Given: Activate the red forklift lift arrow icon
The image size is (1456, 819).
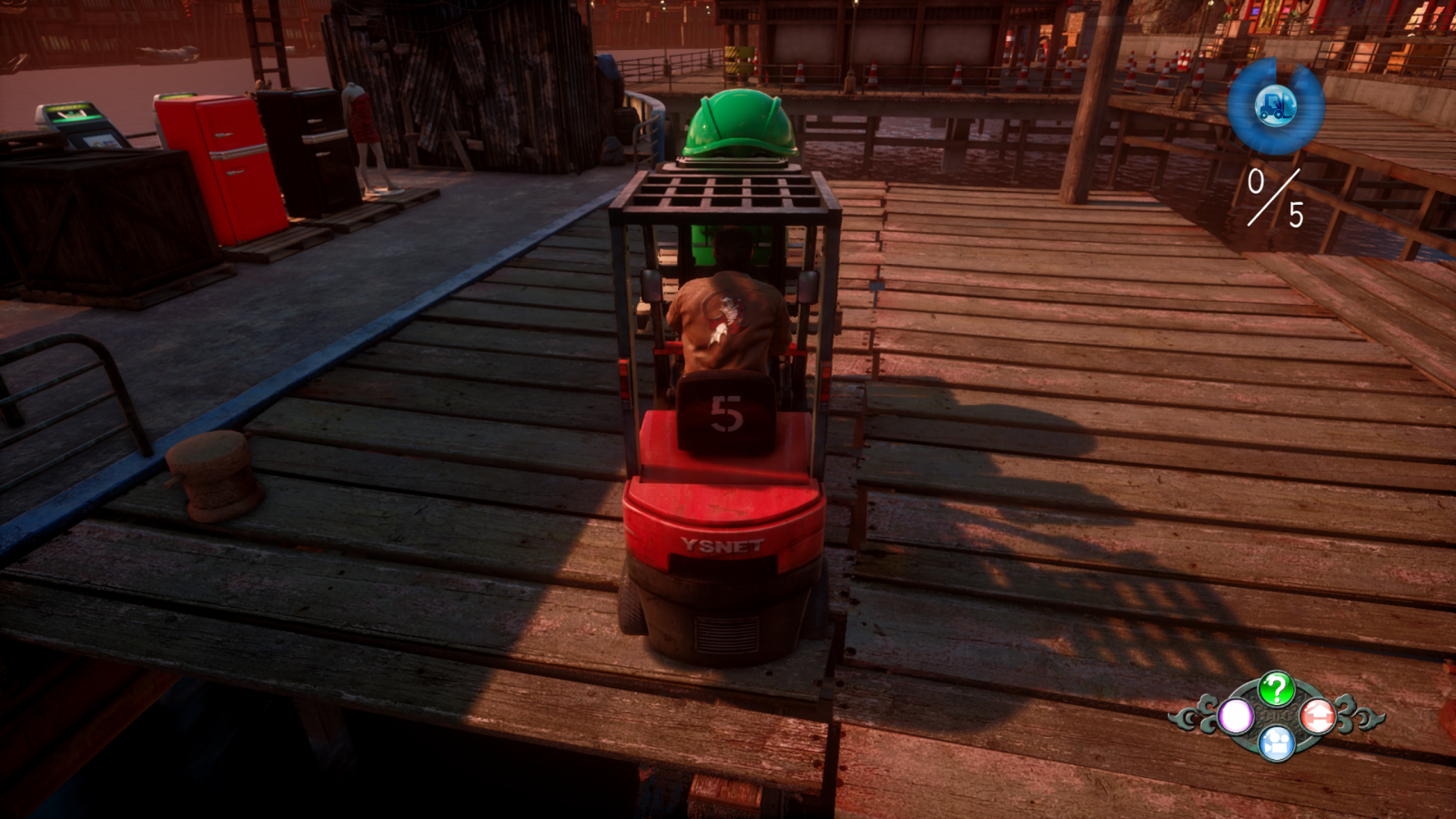Looking at the screenshot, I should (x=1317, y=716).
